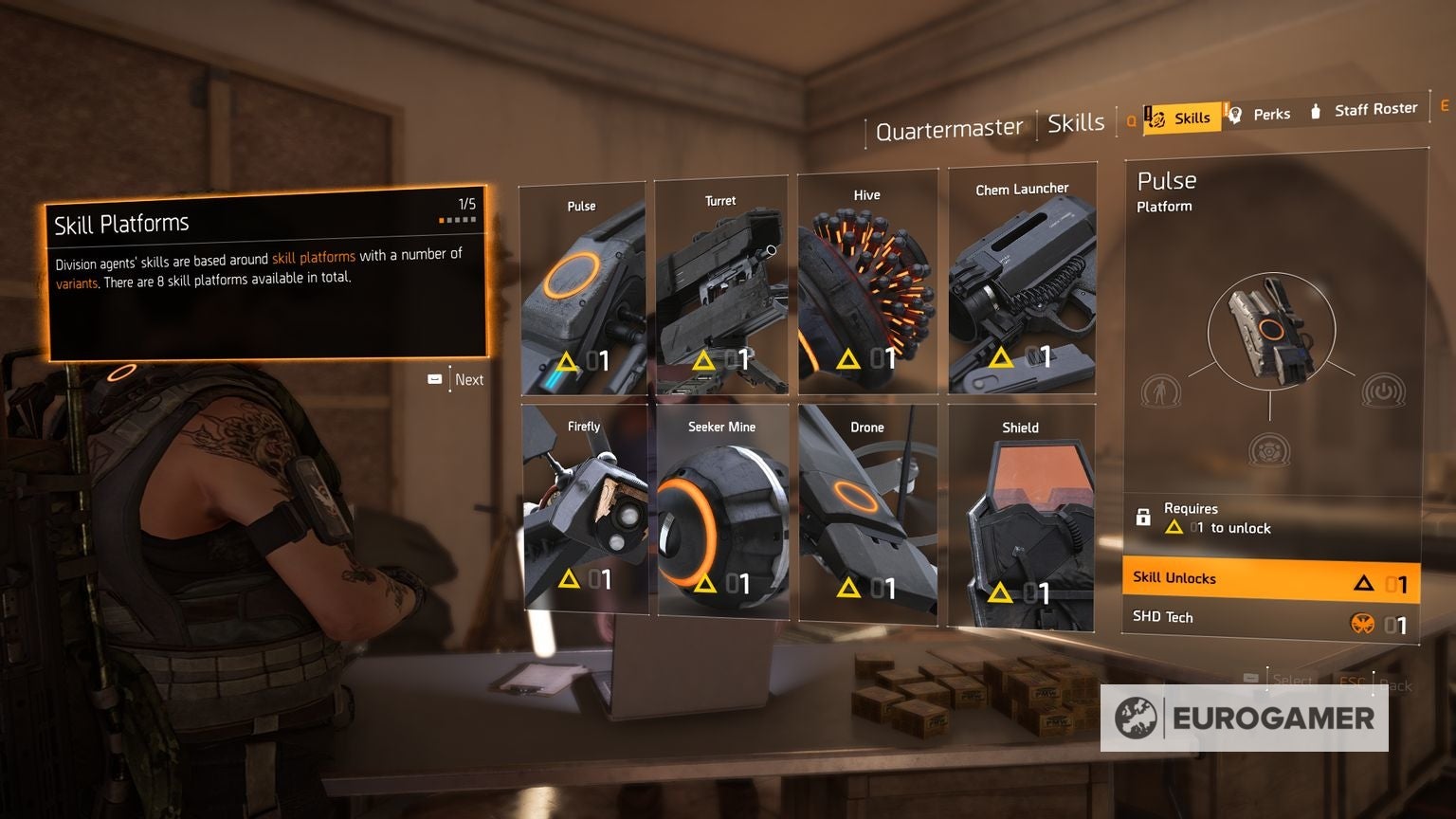Viewport: 1456px width, 819px height.
Task: Click the orange variants link
Action: (74, 282)
